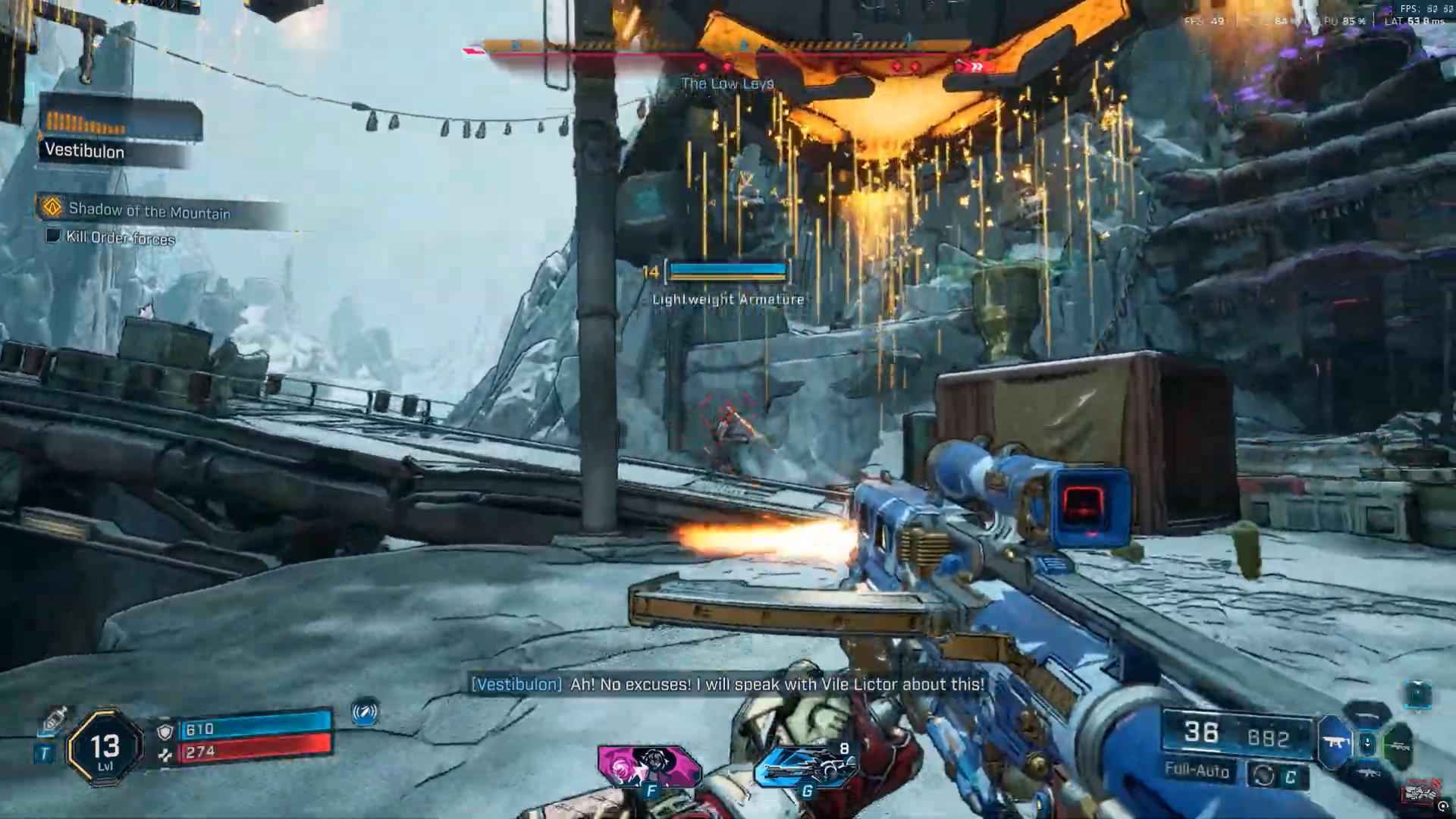Pick the bottom rifle weapon slot
Screen dimensions: 1456x819
[1367, 773]
